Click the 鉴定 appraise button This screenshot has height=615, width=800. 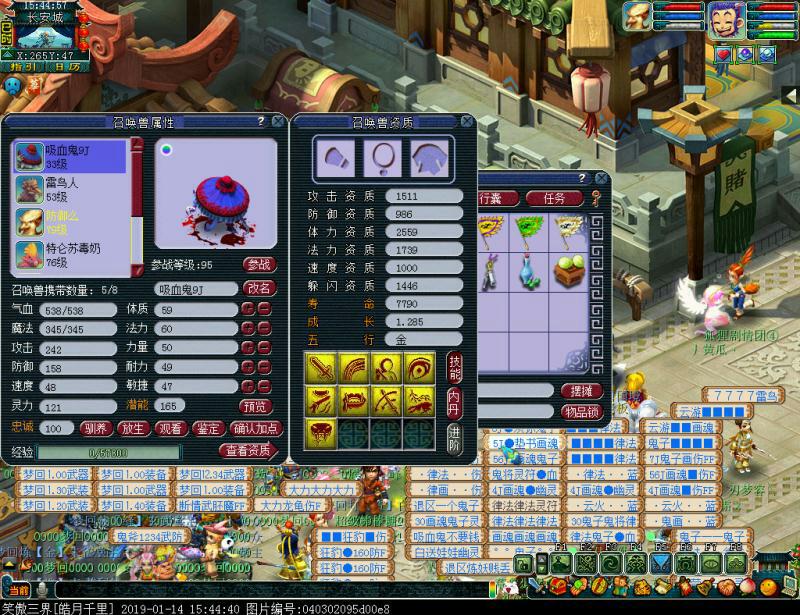[x=208, y=428]
